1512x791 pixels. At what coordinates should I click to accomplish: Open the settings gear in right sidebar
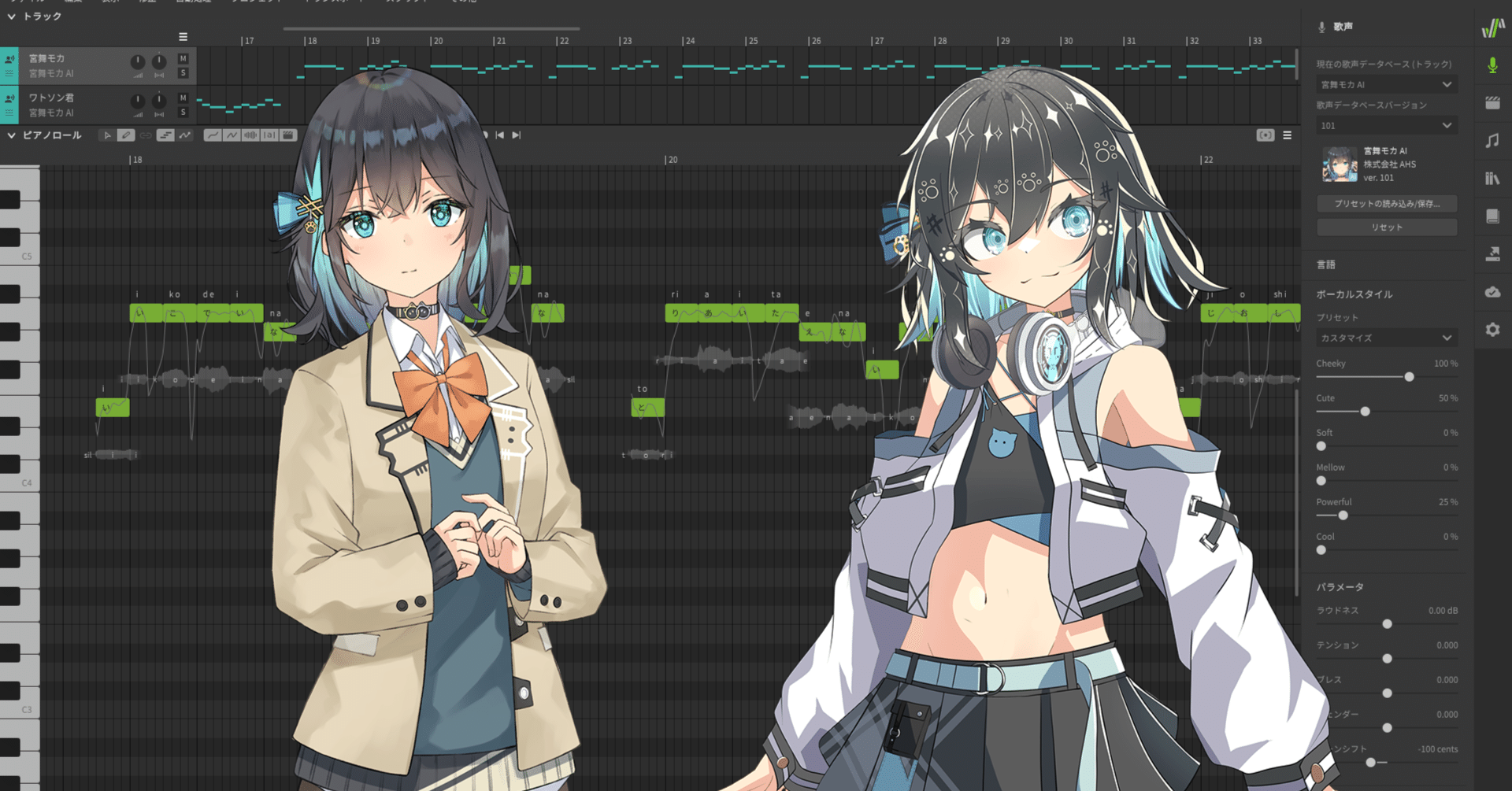[x=1493, y=329]
